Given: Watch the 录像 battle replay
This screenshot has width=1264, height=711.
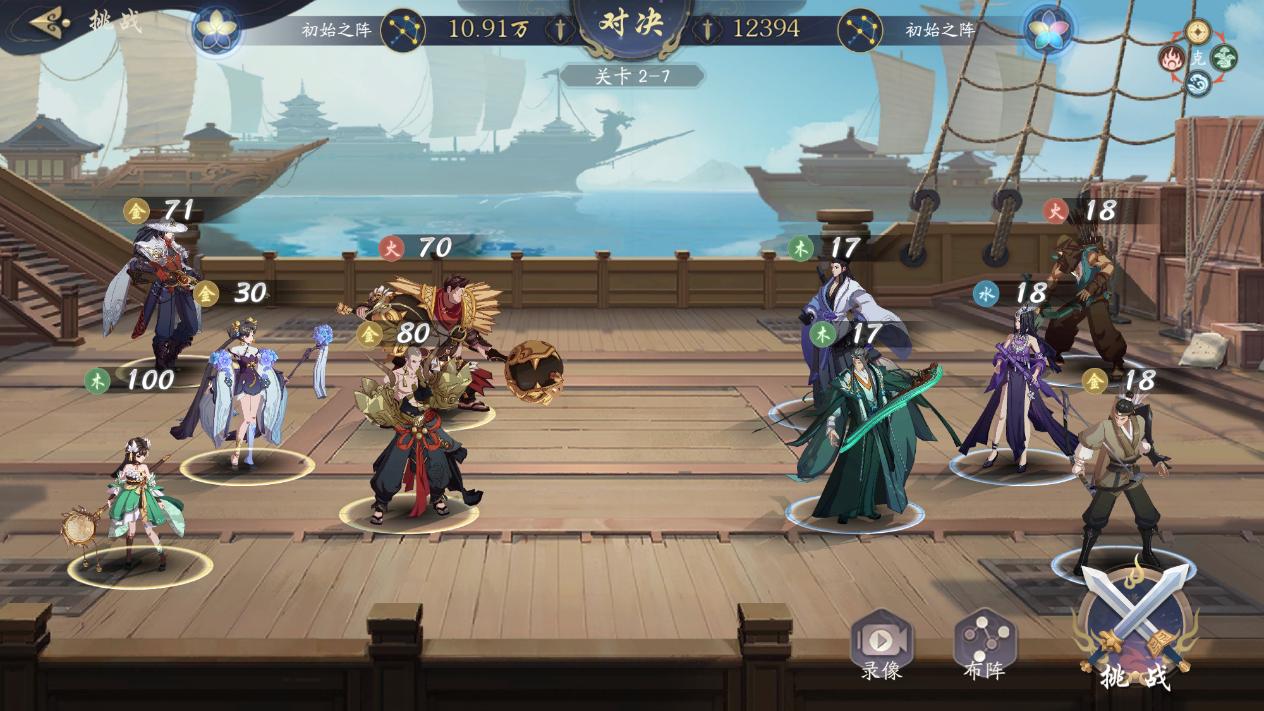Looking at the screenshot, I should [881, 645].
